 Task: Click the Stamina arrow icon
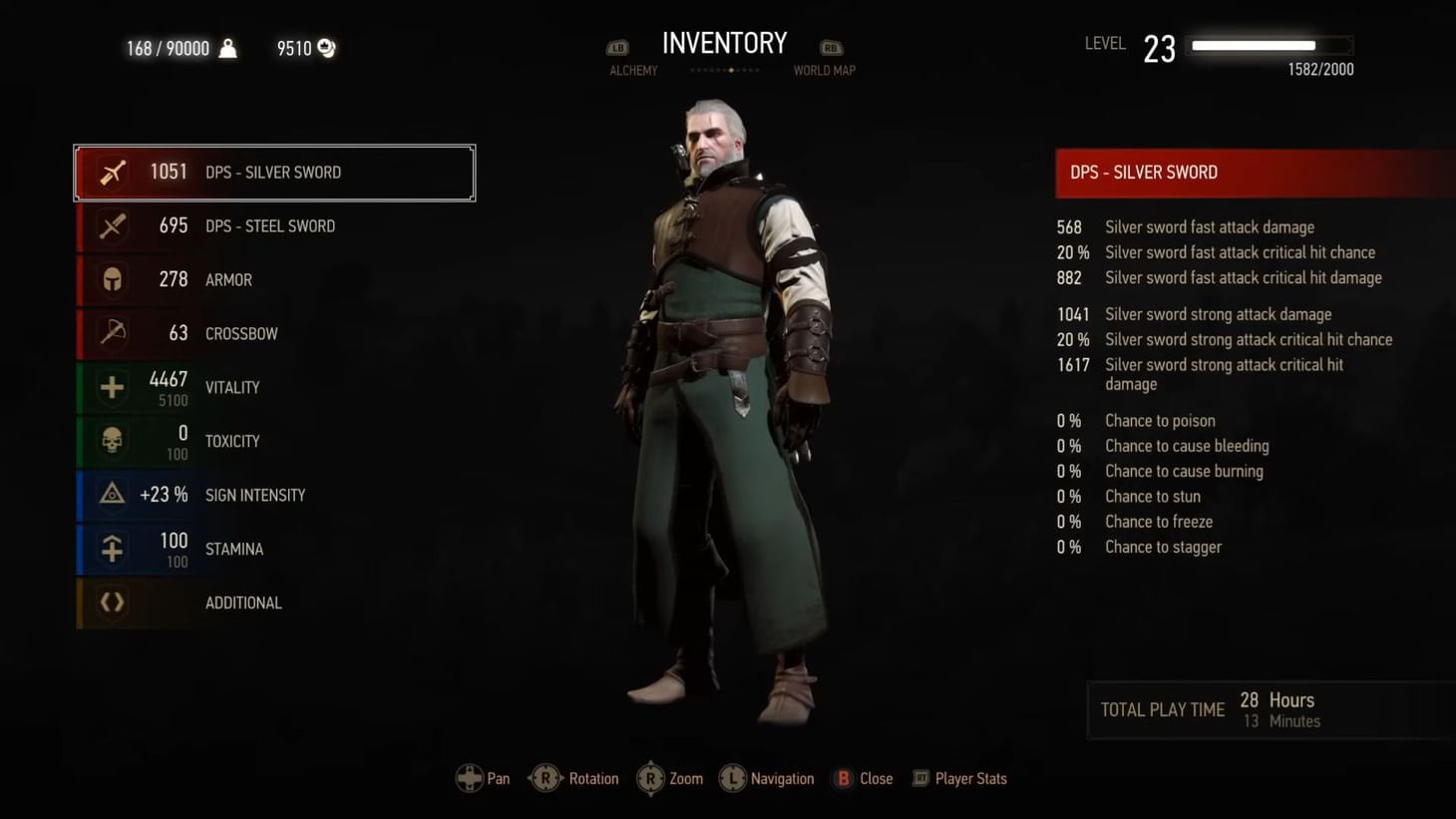[112, 549]
